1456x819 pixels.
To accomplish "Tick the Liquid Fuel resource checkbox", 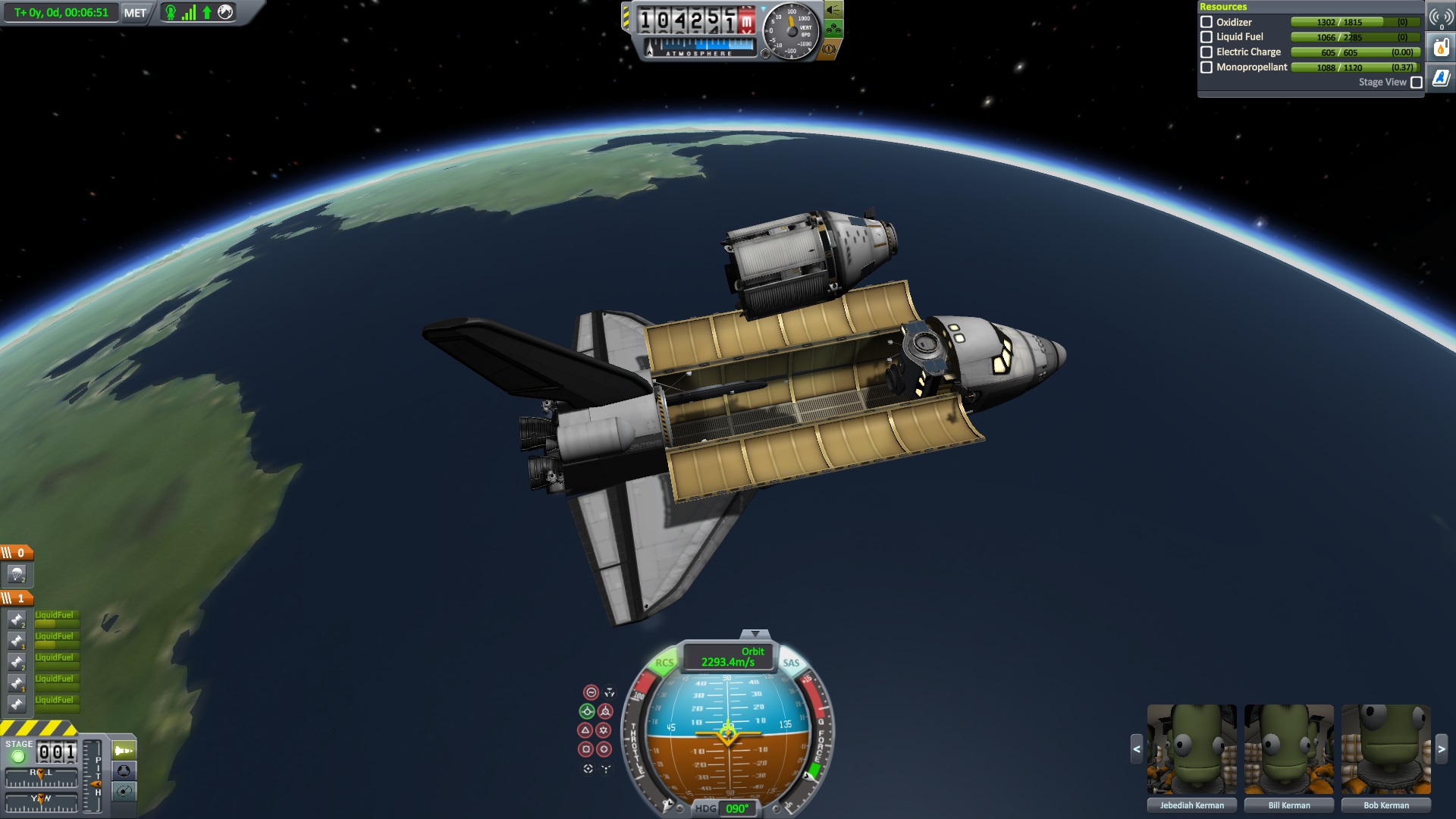I will click(1207, 36).
